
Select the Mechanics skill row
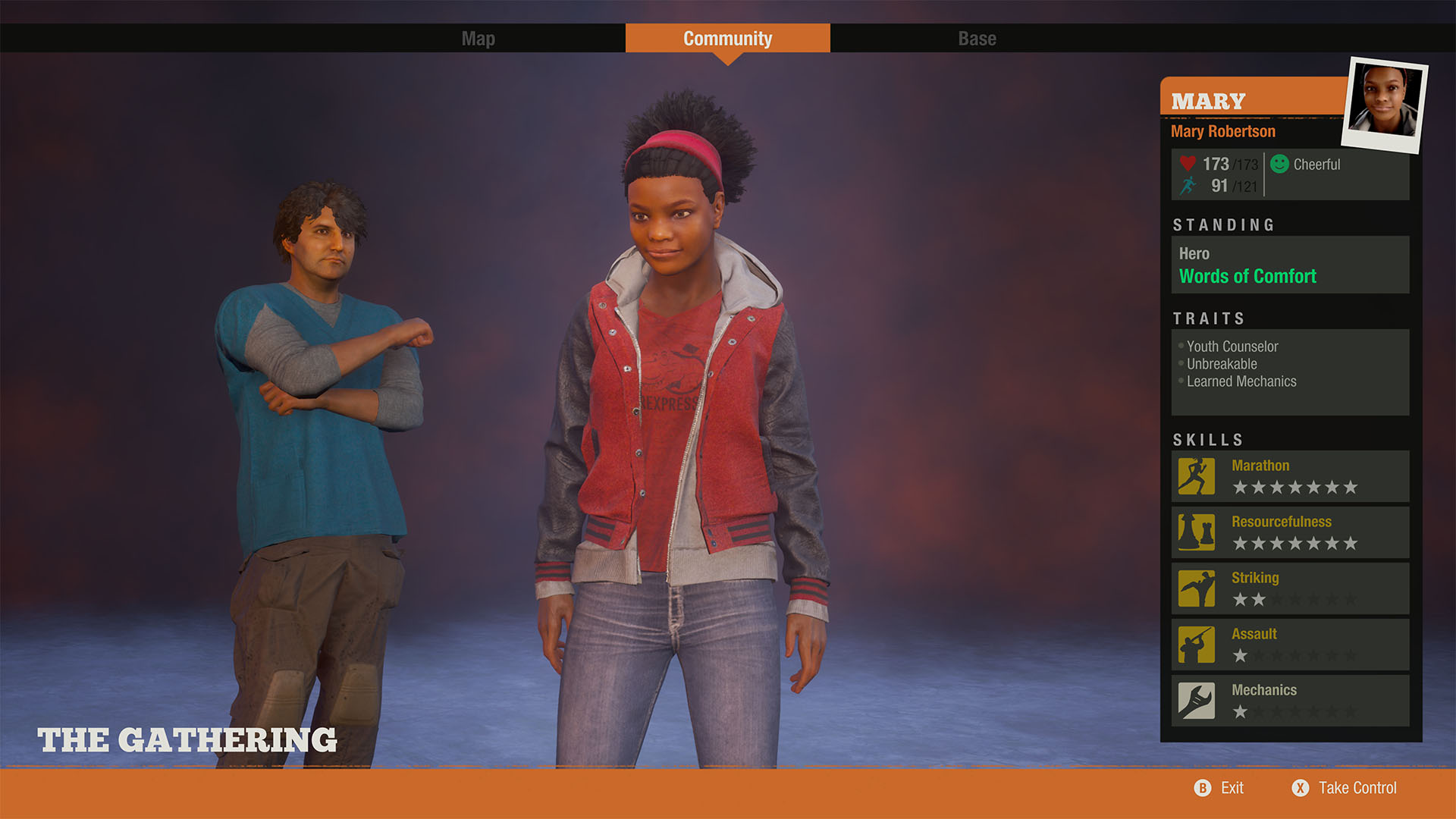(x=1290, y=701)
